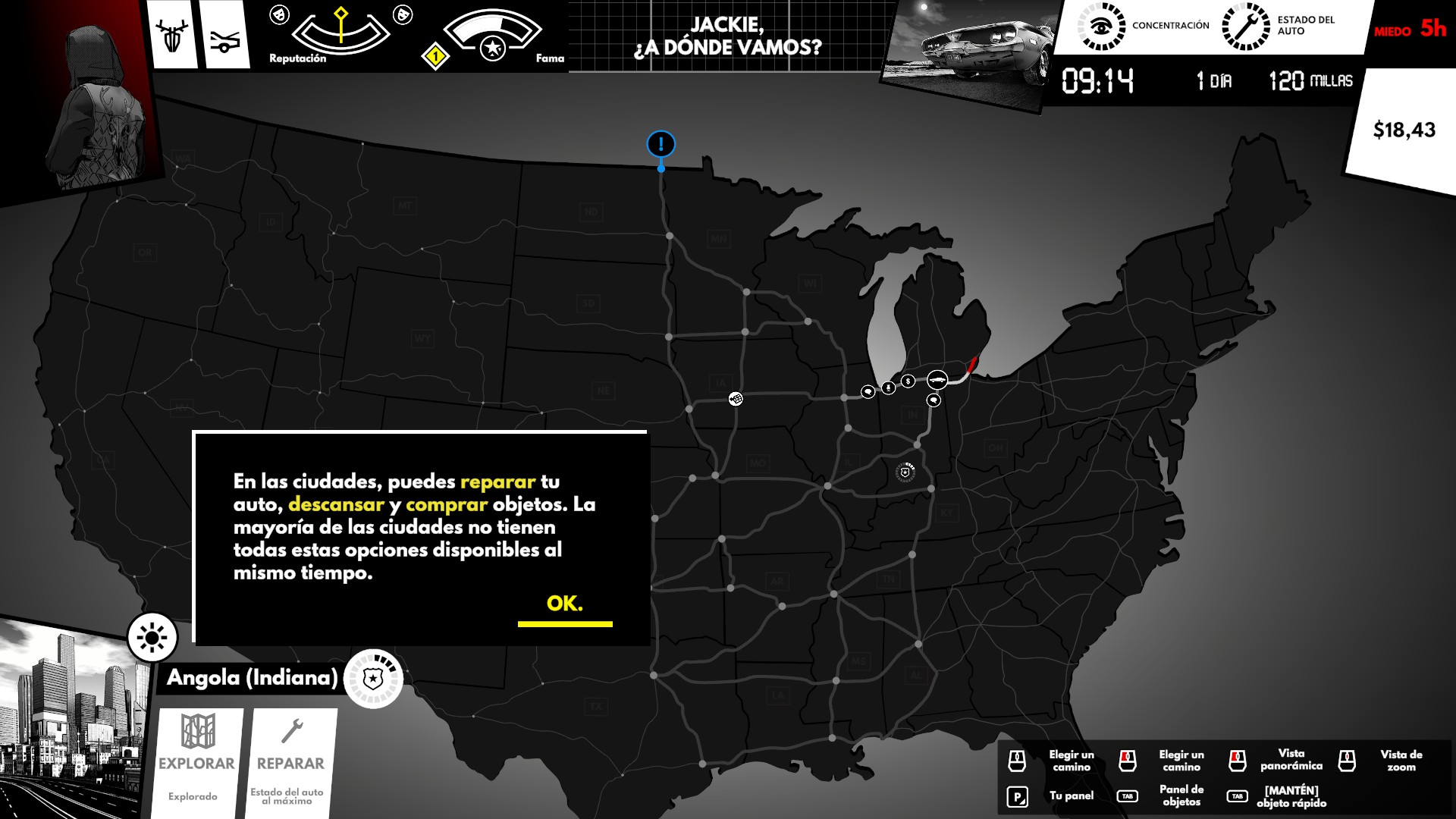
Task: Click the dollar sign map marker
Action: (x=908, y=381)
